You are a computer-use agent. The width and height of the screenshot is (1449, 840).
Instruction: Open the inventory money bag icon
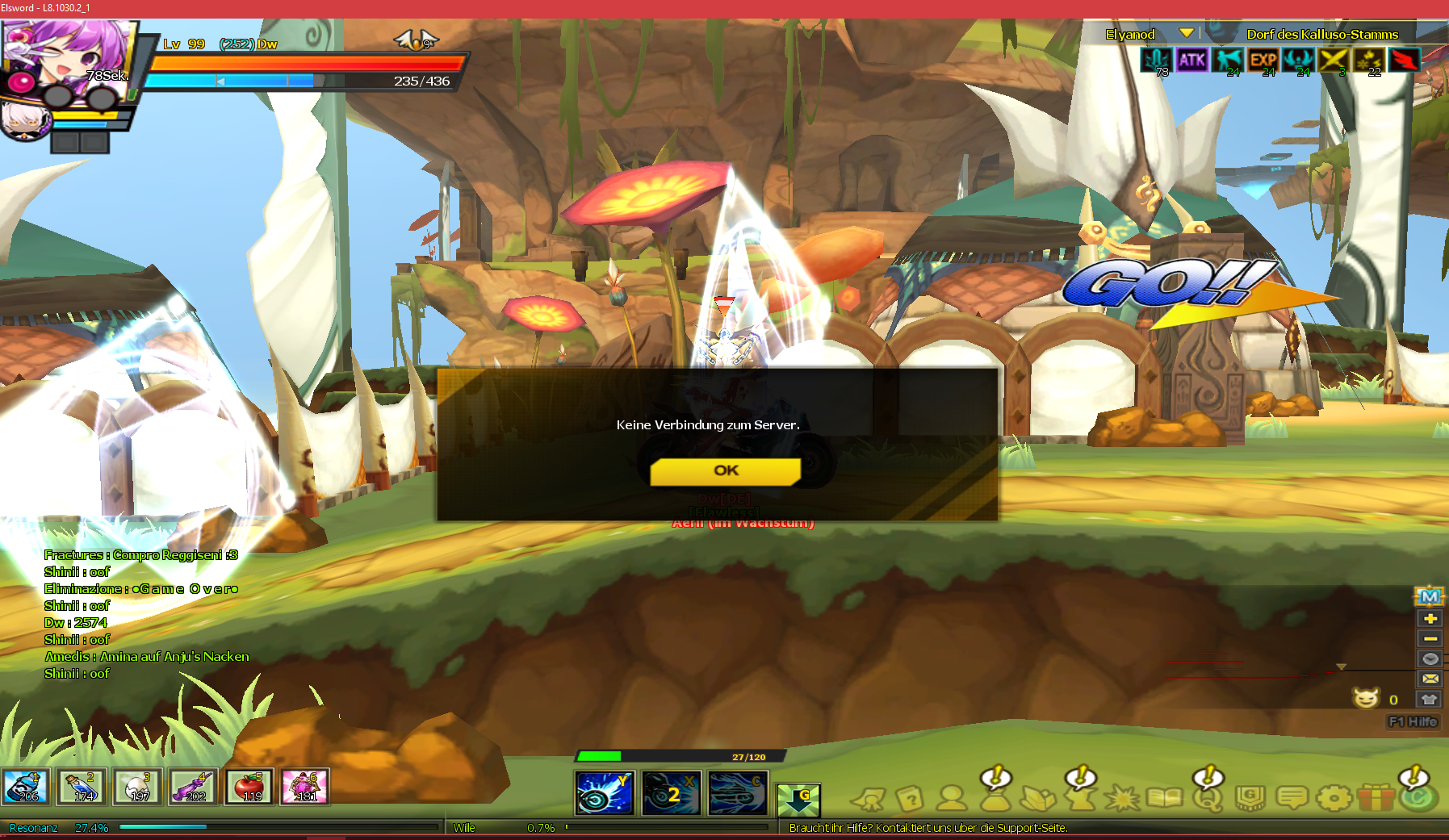pos(995,799)
